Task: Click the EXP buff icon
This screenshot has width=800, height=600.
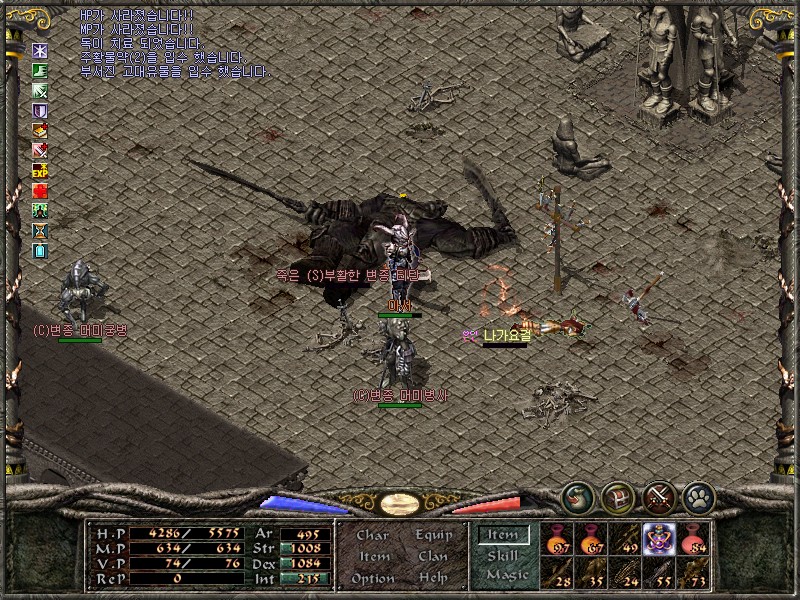Action: pyautogui.click(x=40, y=170)
